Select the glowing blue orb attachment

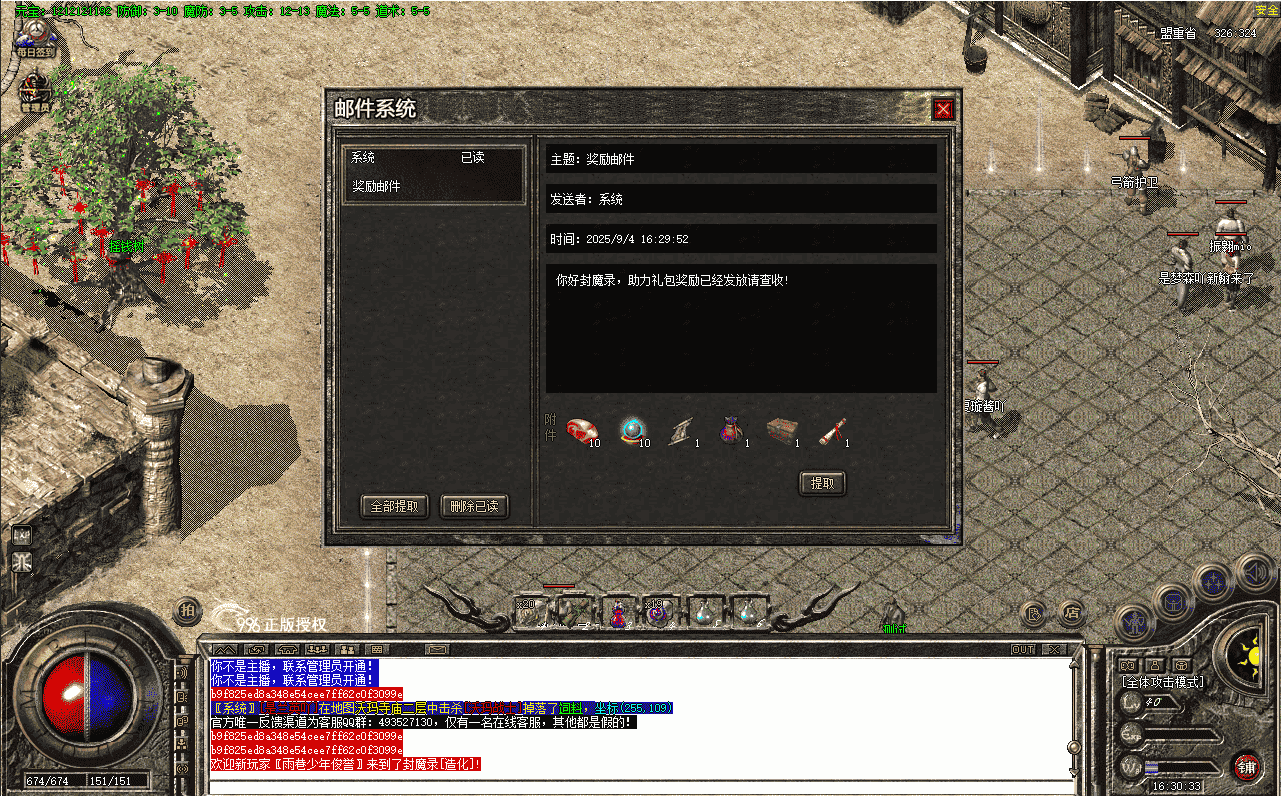[x=630, y=430]
